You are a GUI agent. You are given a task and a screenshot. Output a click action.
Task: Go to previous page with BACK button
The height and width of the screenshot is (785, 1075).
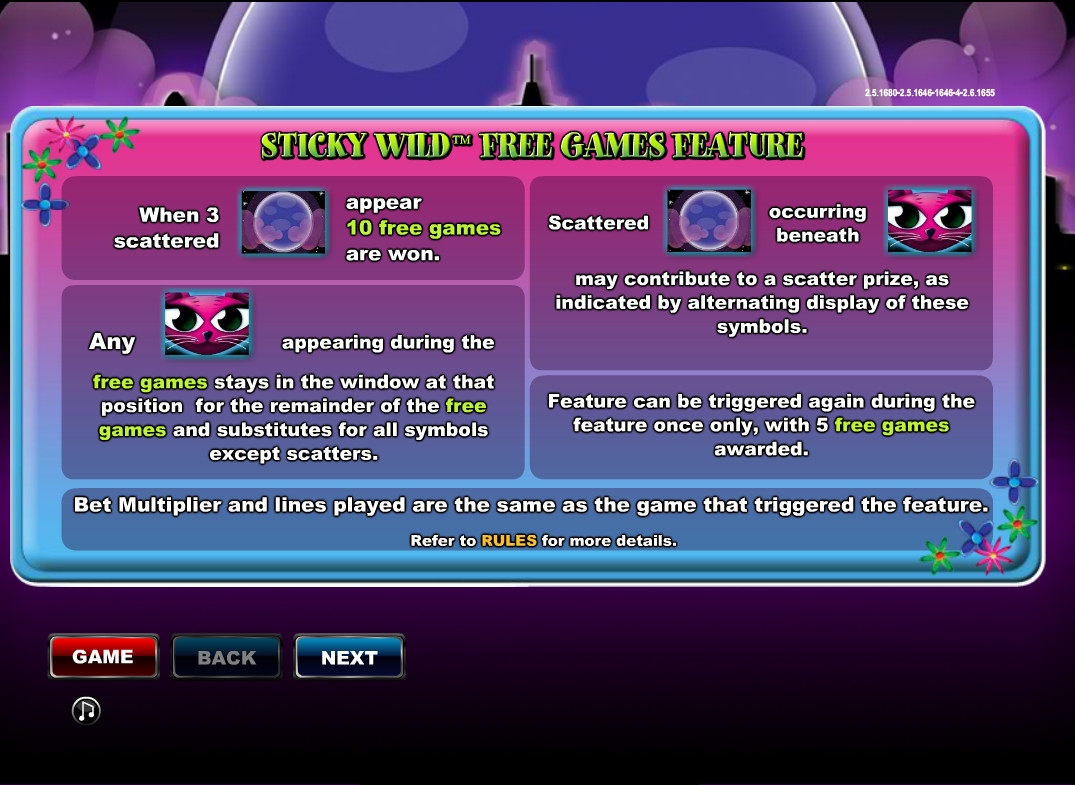[226, 657]
